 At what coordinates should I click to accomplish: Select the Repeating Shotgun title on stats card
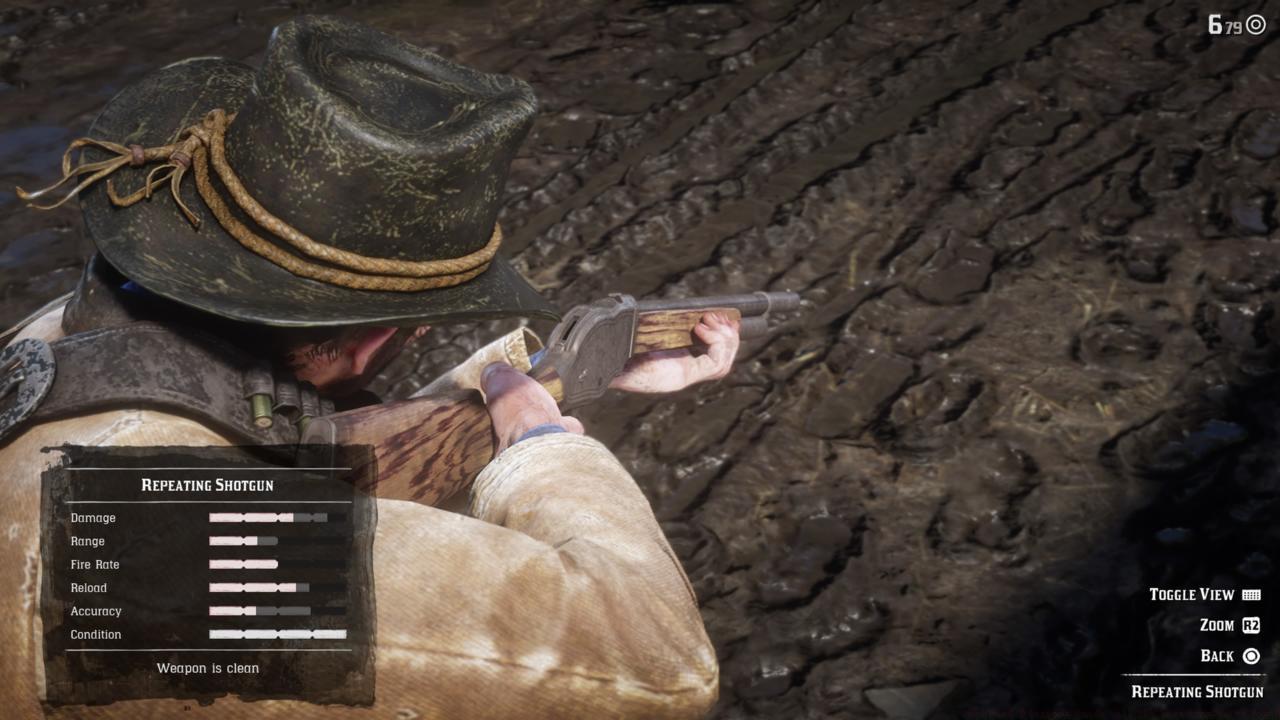tap(210, 484)
